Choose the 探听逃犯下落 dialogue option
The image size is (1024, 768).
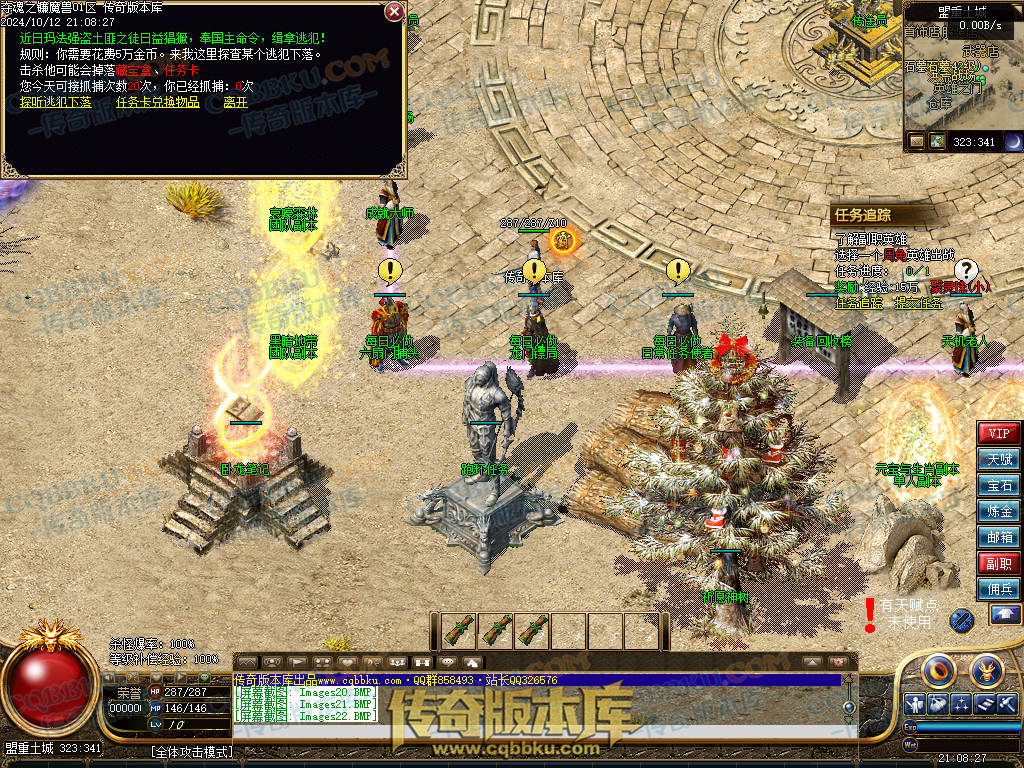click(55, 102)
